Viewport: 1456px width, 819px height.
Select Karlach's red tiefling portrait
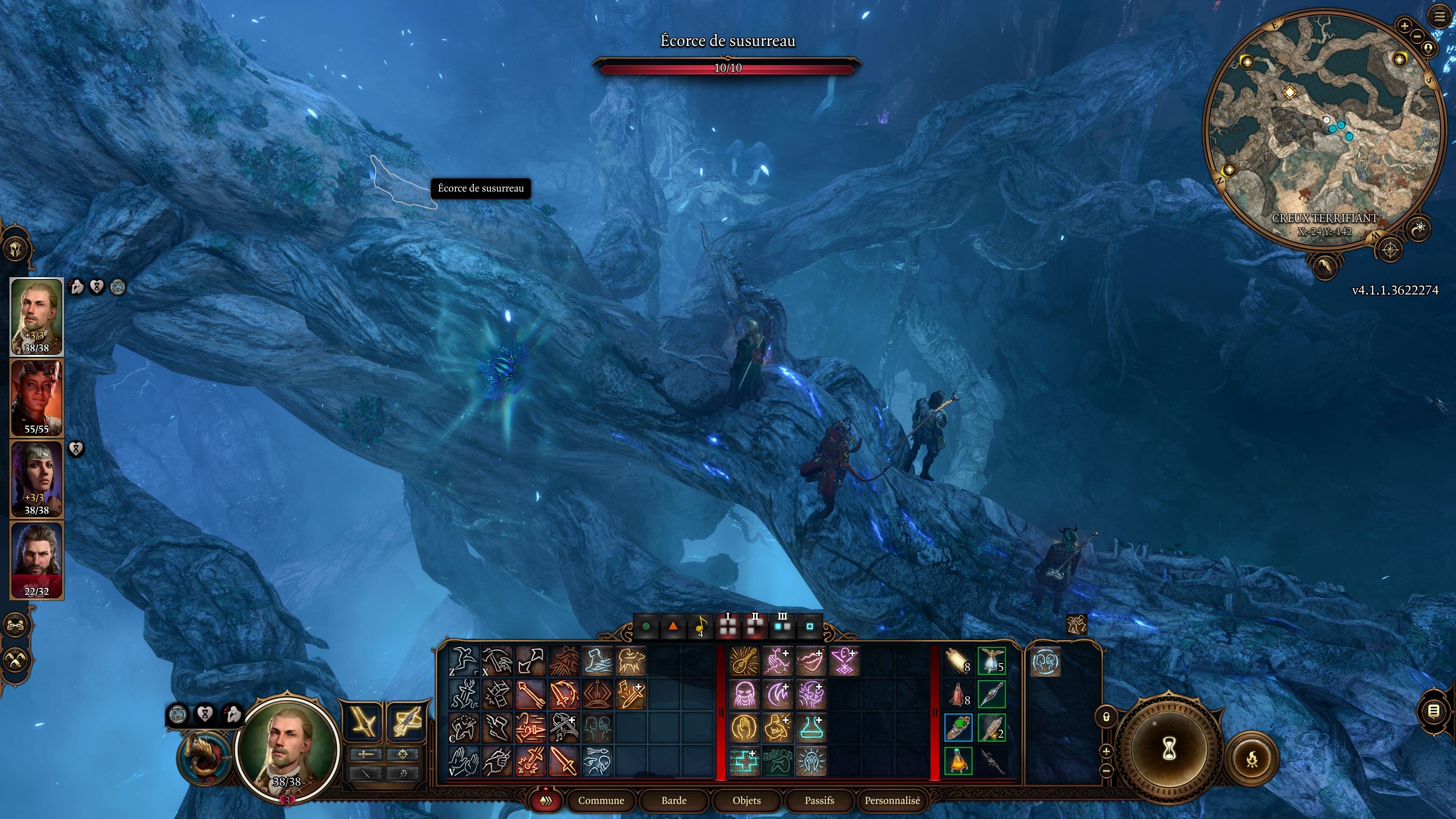pyautogui.click(x=37, y=397)
